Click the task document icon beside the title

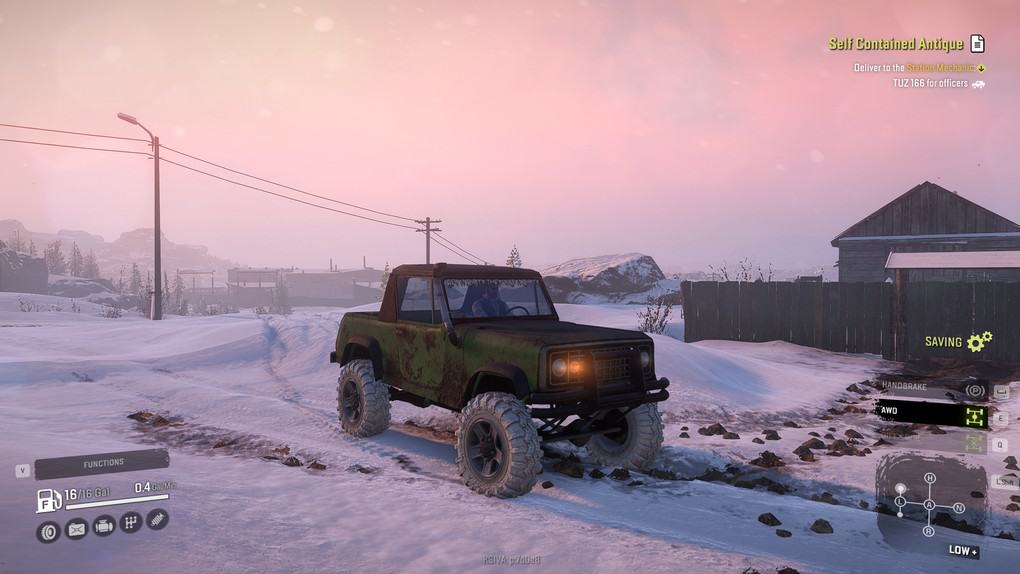(977, 44)
